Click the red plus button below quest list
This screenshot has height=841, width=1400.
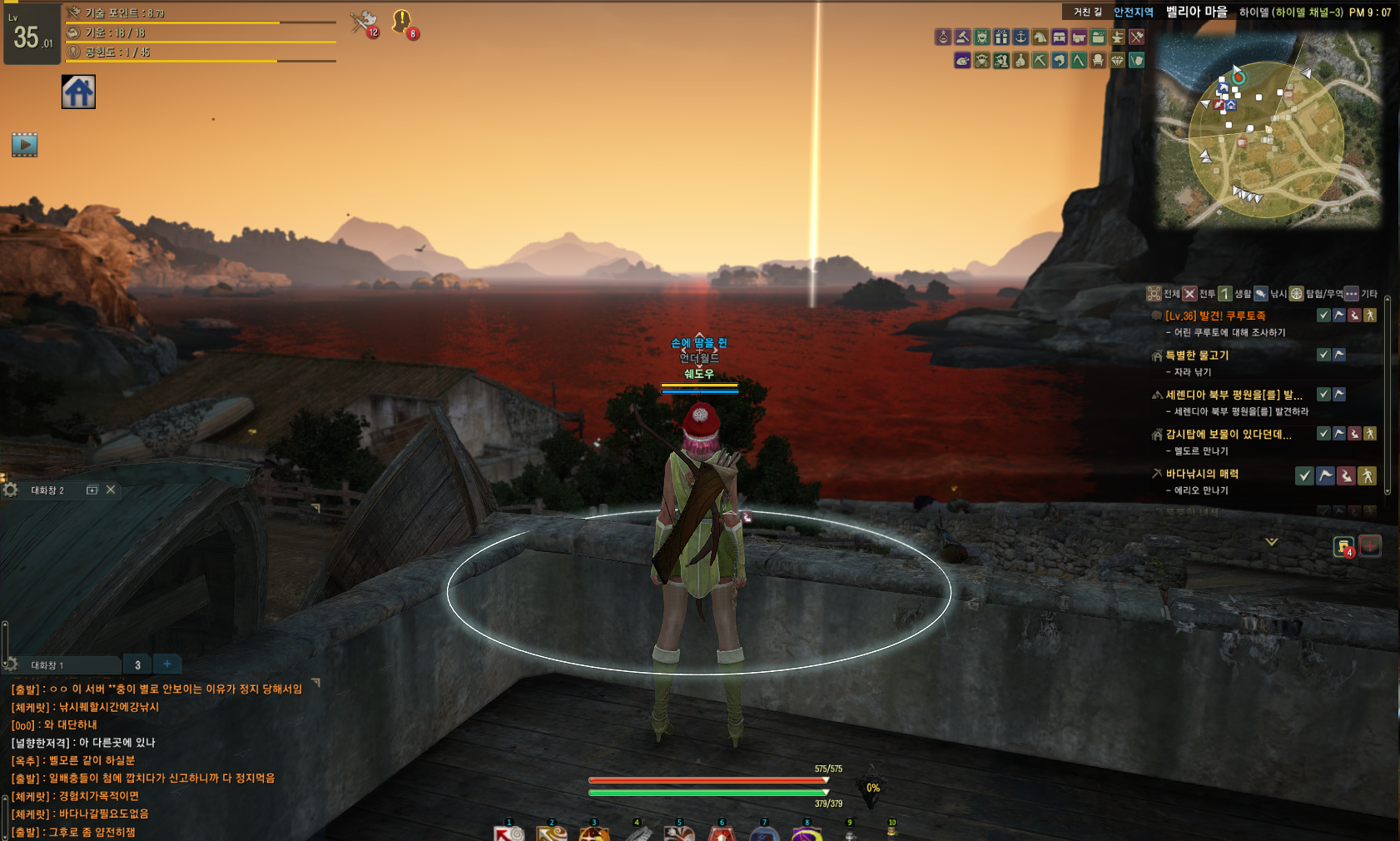tap(1370, 546)
